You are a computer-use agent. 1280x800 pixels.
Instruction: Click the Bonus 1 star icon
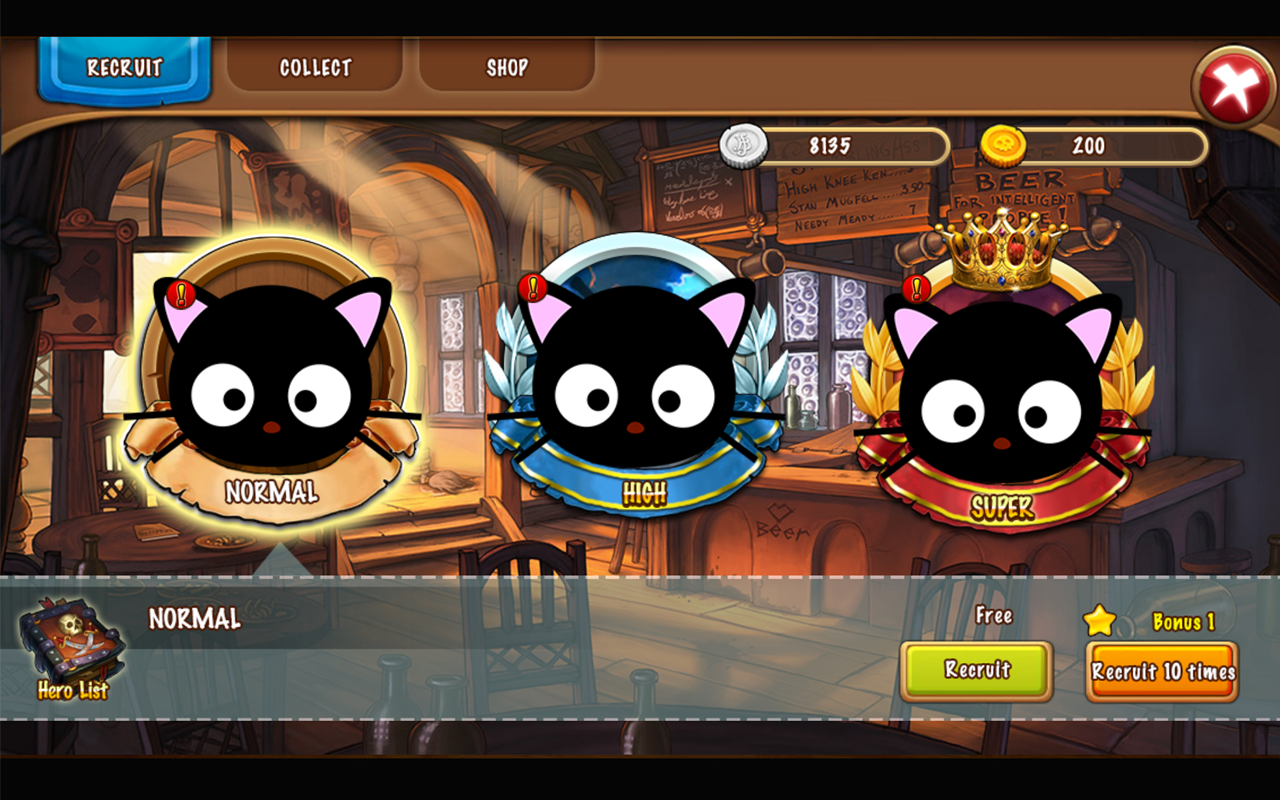[1101, 619]
